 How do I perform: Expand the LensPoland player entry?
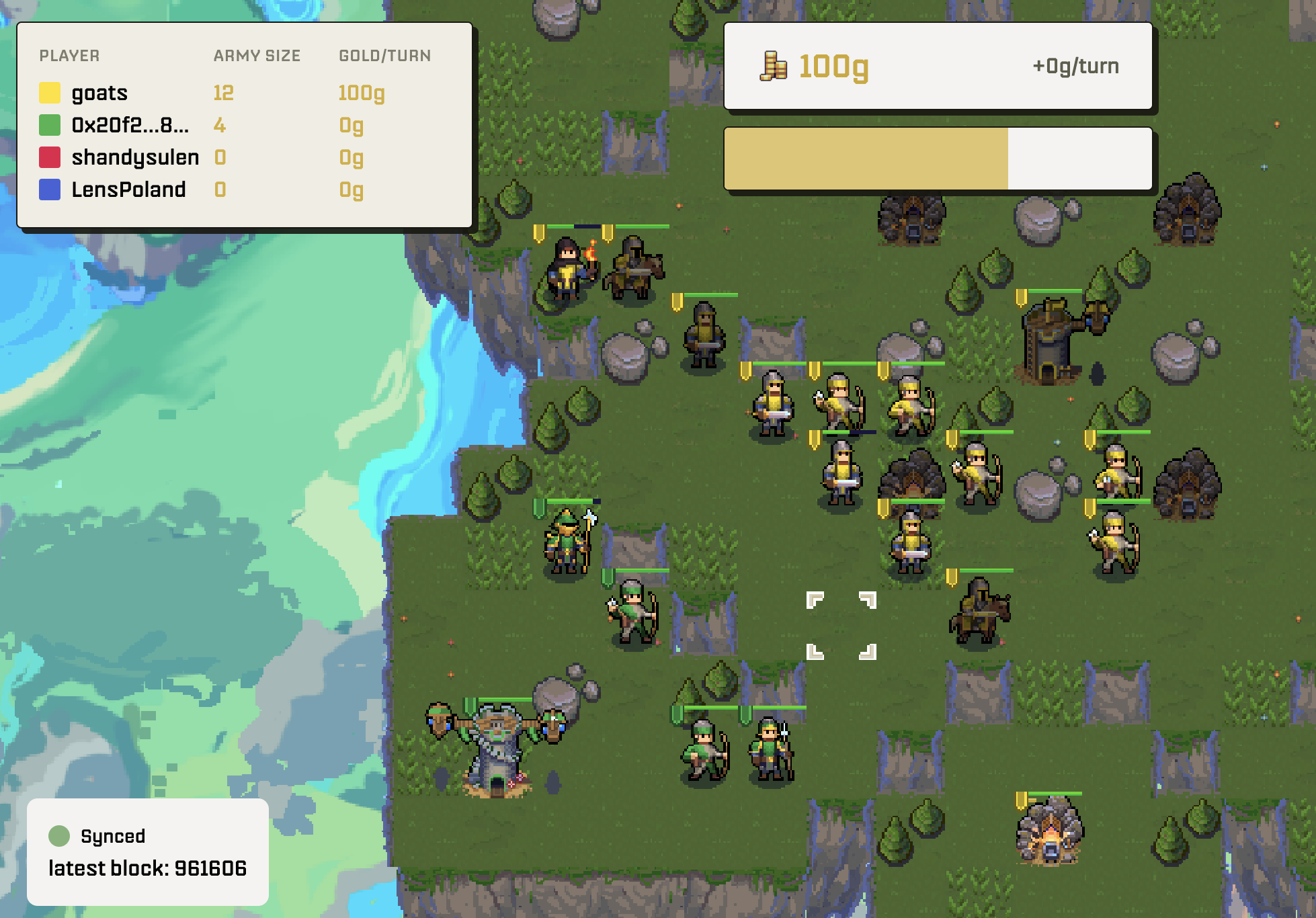click(x=128, y=189)
